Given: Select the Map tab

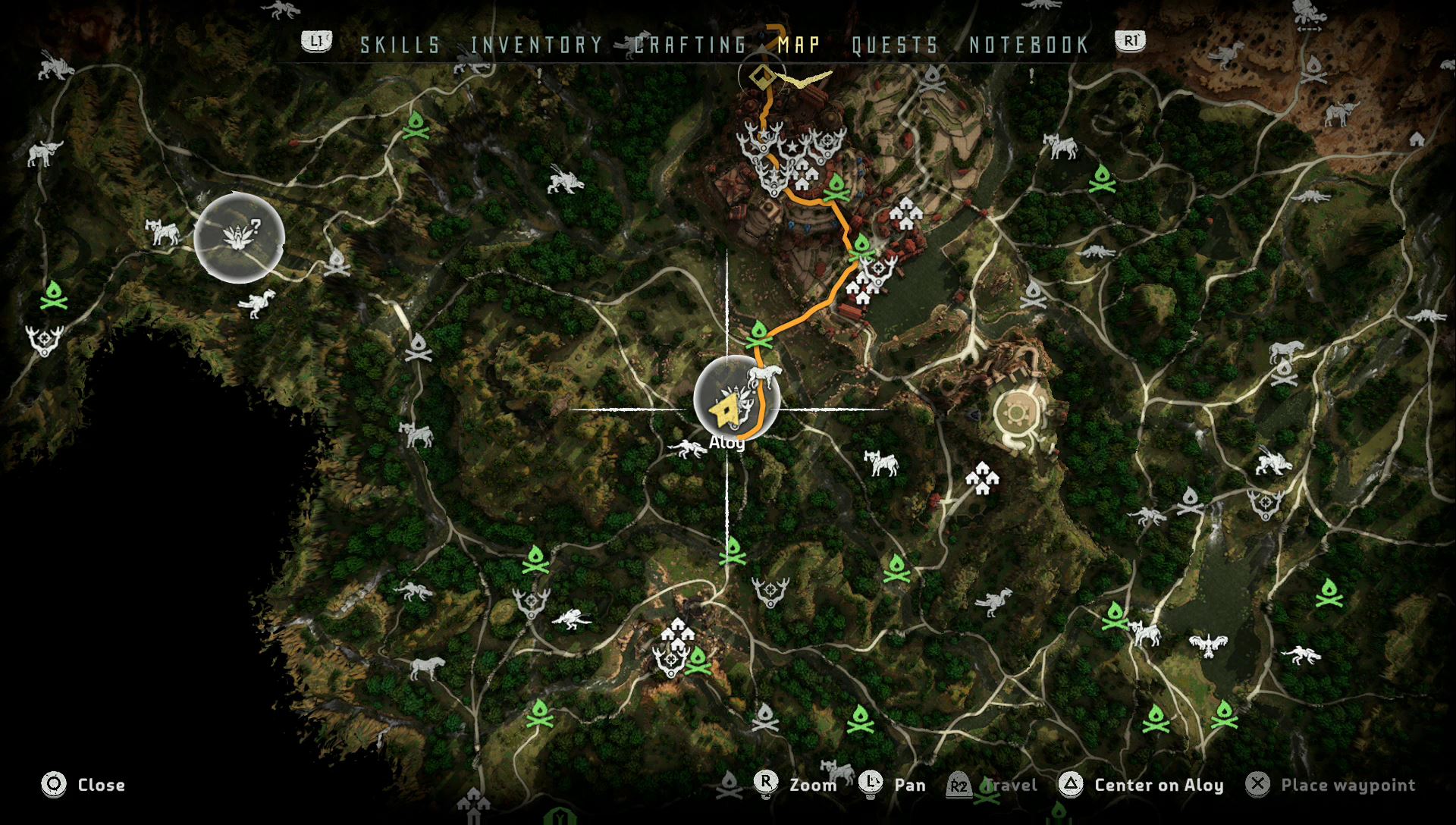Looking at the screenshot, I should [x=799, y=45].
